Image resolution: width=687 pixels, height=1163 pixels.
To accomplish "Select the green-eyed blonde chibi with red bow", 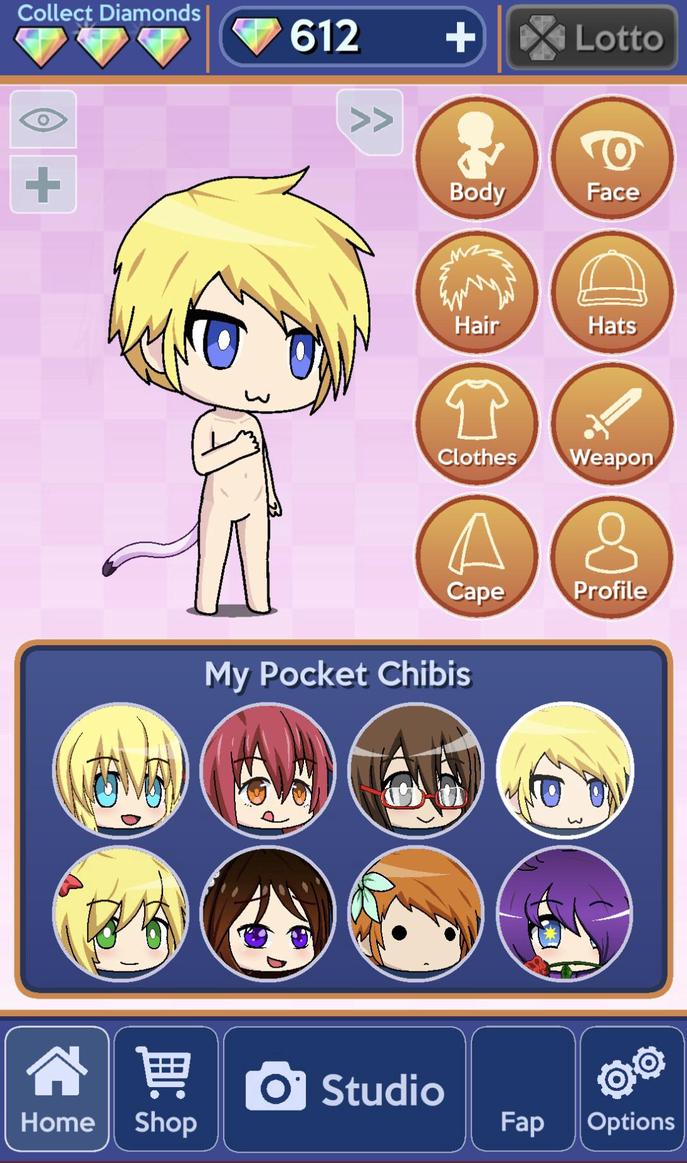I will point(120,914).
